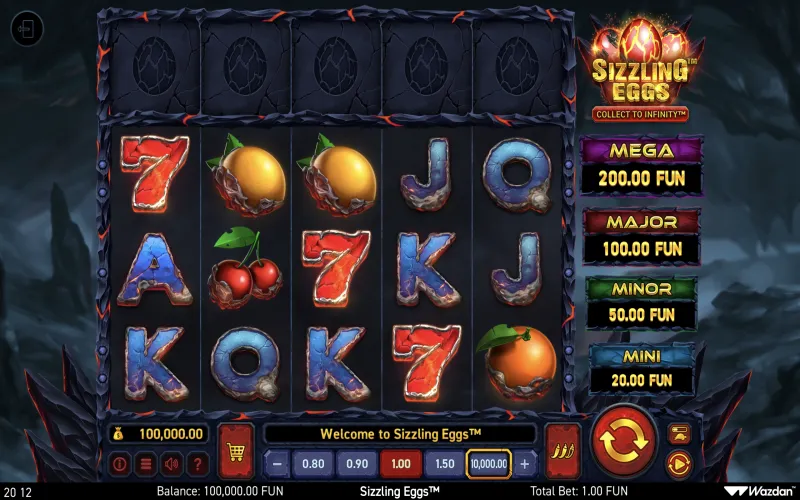Viewport: 800px width, 500px height.
Task: Open the three-line menu button
Action: 145,464
